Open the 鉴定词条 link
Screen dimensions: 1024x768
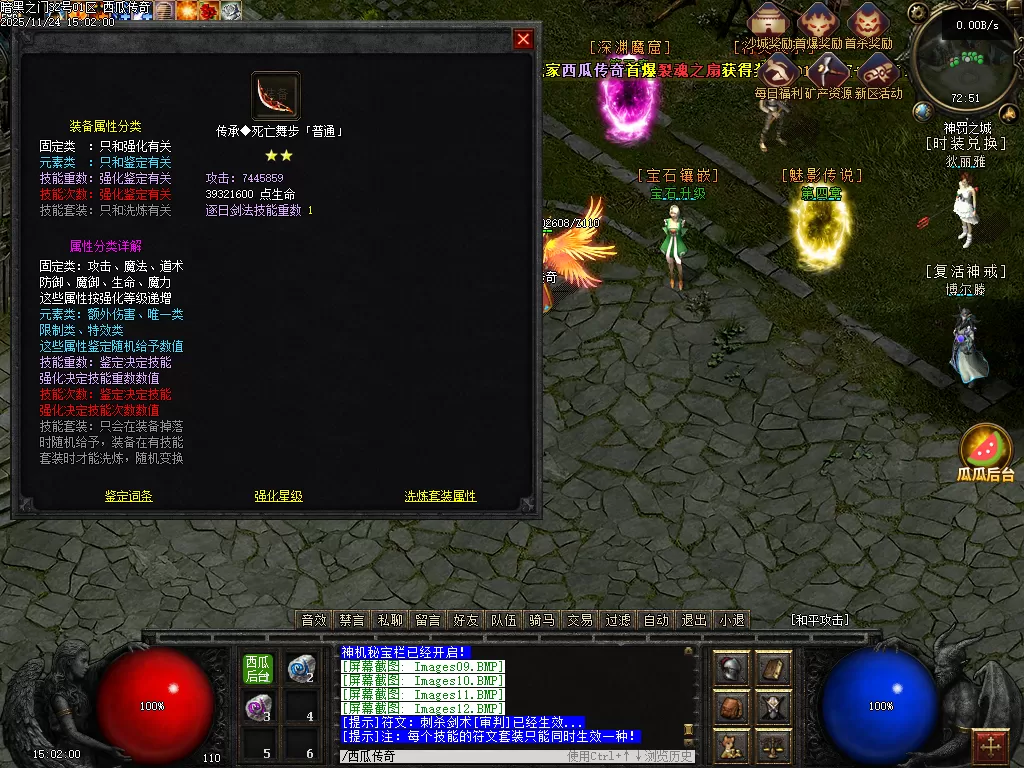click(129, 496)
